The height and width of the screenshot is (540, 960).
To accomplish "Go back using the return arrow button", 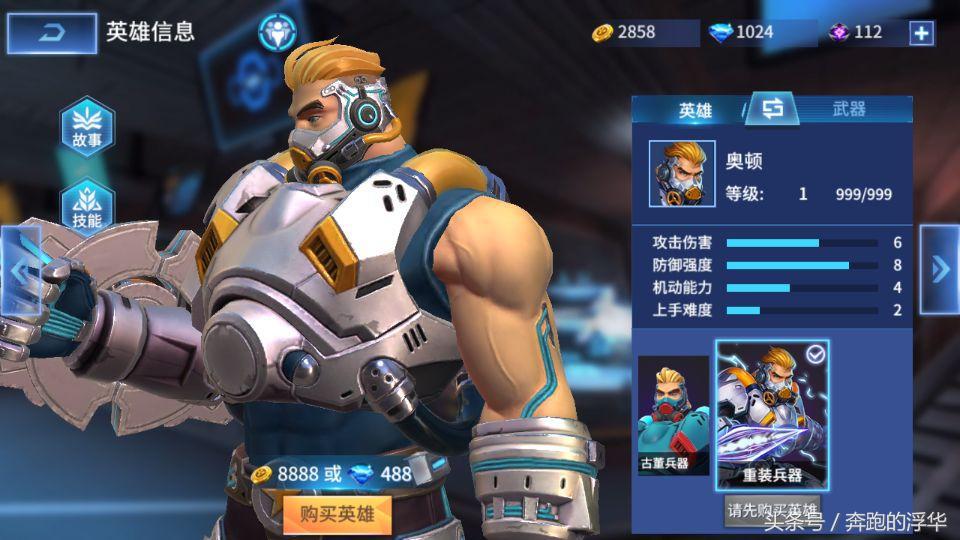I will point(52,34).
